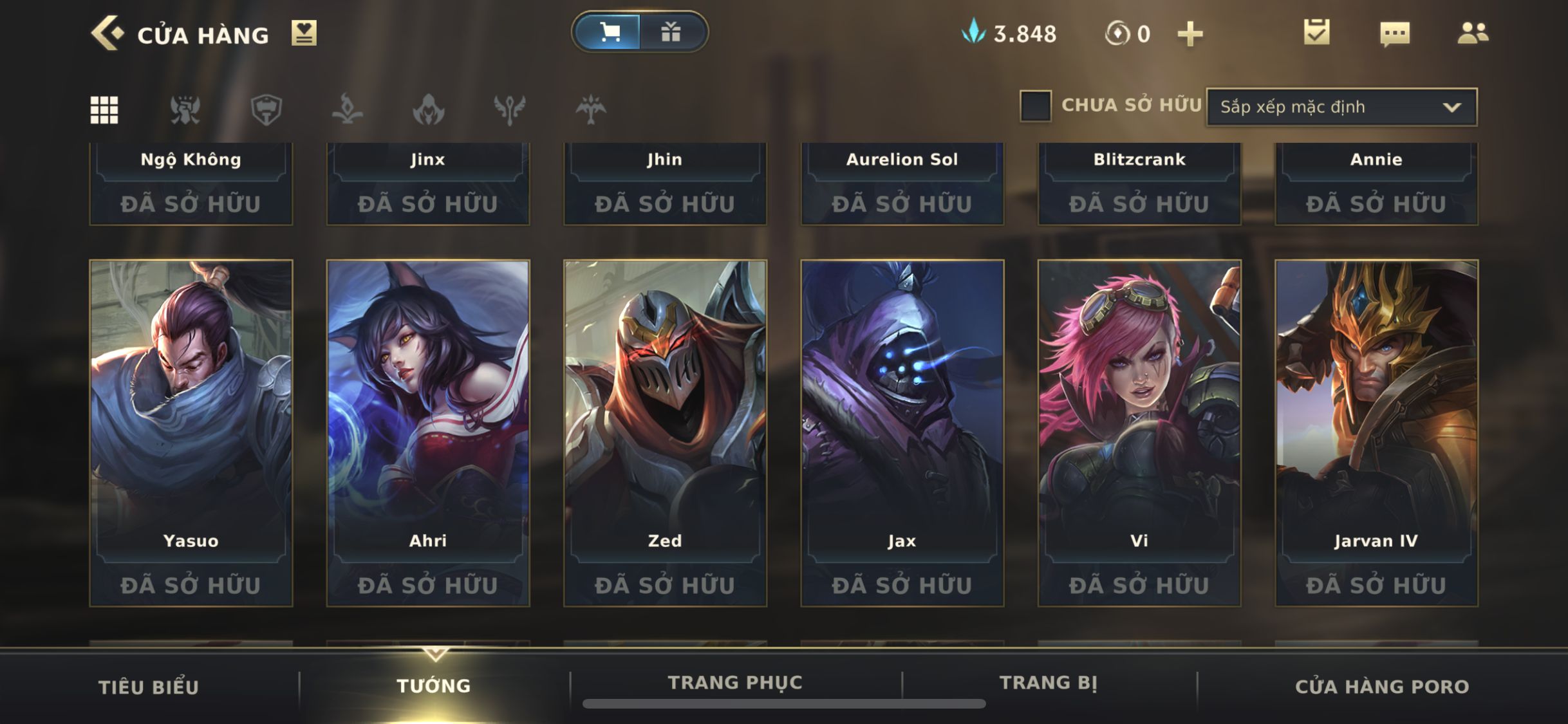Go to the Tiêu Biểu tab
The image size is (1568, 724).
149,687
